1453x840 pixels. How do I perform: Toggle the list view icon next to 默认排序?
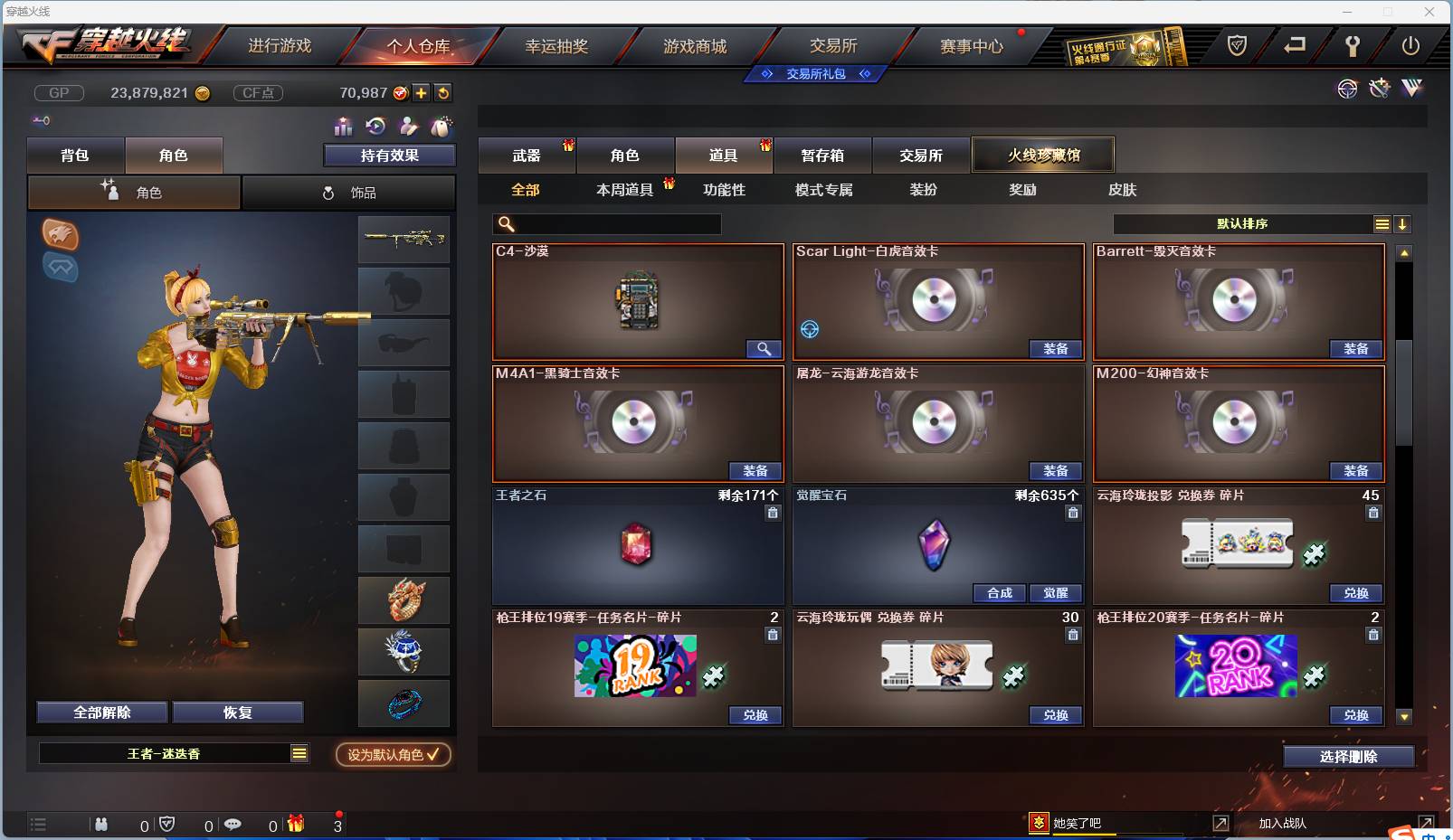1382,223
